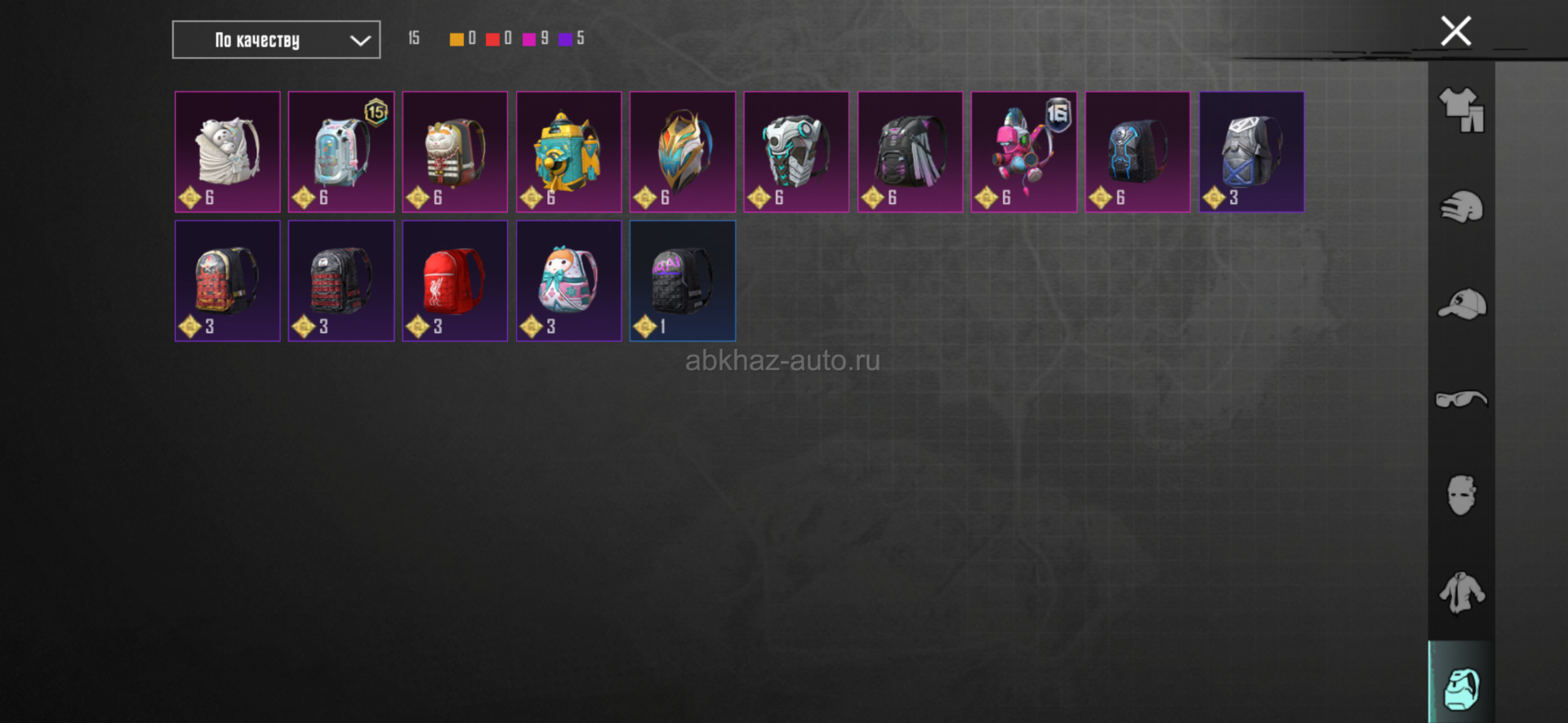Image resolution: width=1568 pixels, height=723 pixels.
Task: Close the inventory with the X button
Action: tap(1455, 32)
